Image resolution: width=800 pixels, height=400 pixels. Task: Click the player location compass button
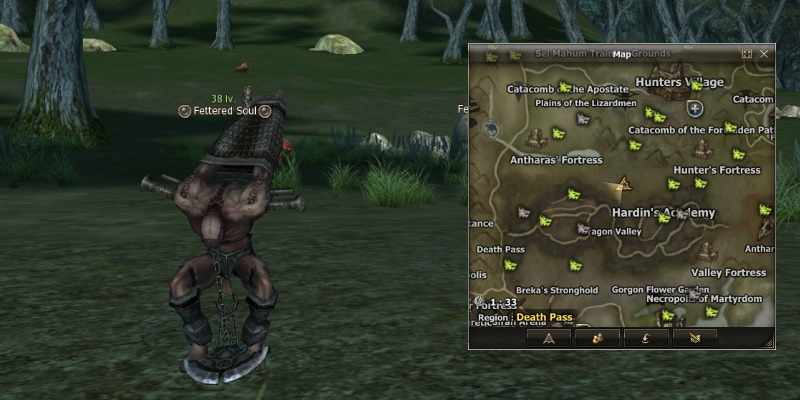click(548, 338)
